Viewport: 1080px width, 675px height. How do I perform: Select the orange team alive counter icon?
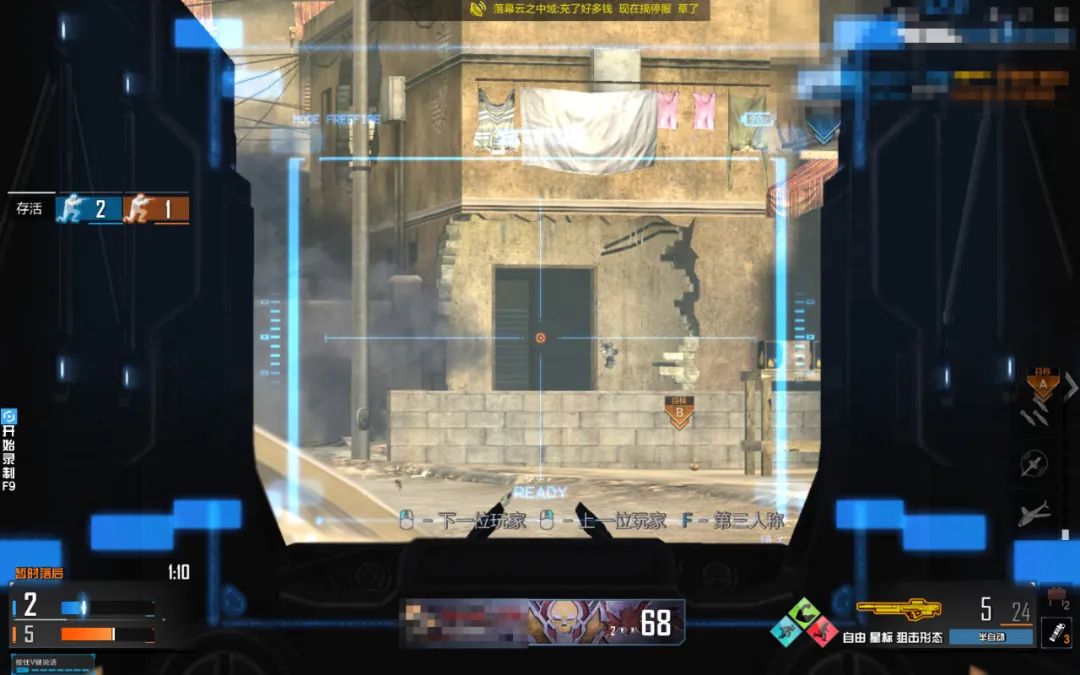pyautogui.click(x=140, y=208)
